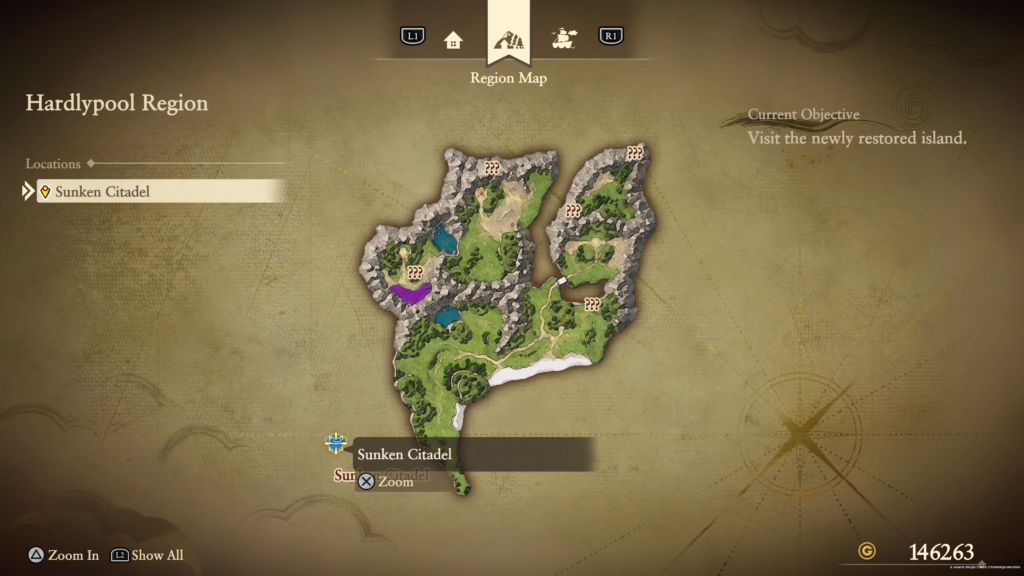
Task: Select Sunken Citadel in the Locations list
Action: [160, 191]
